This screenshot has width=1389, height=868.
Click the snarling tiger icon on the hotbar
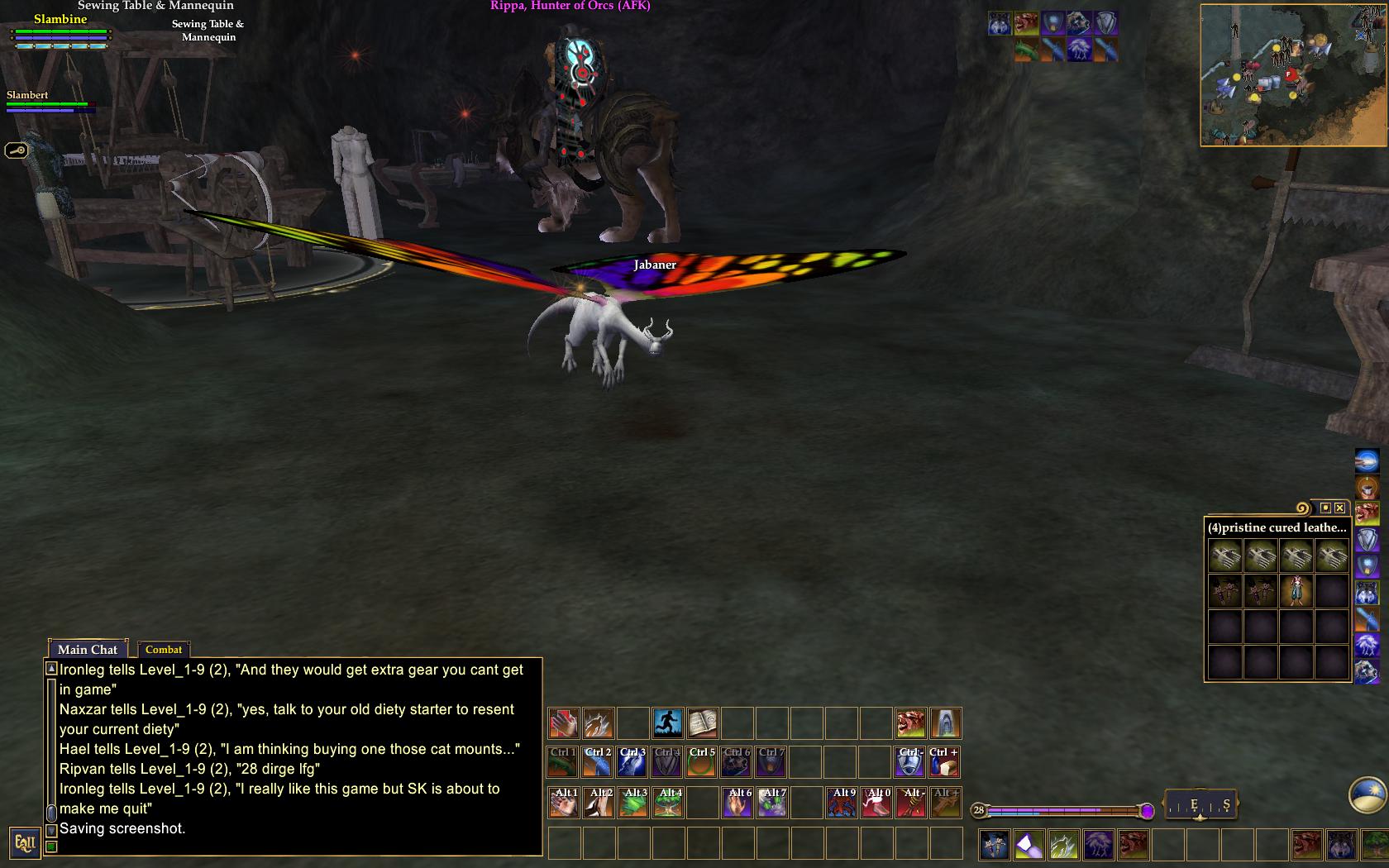tap(909, 723)
